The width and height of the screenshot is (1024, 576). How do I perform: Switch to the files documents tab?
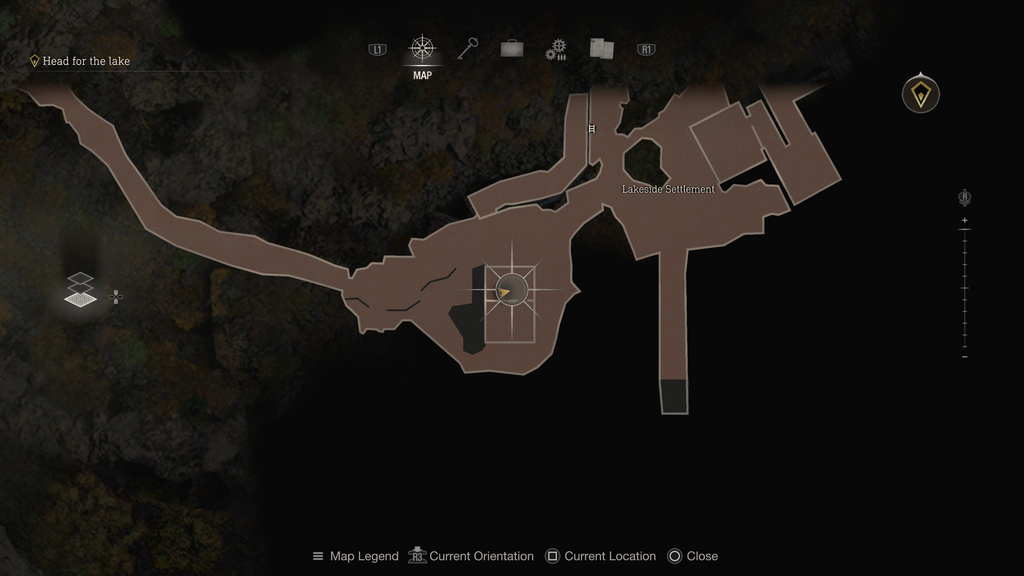click(x=601, y=49)
